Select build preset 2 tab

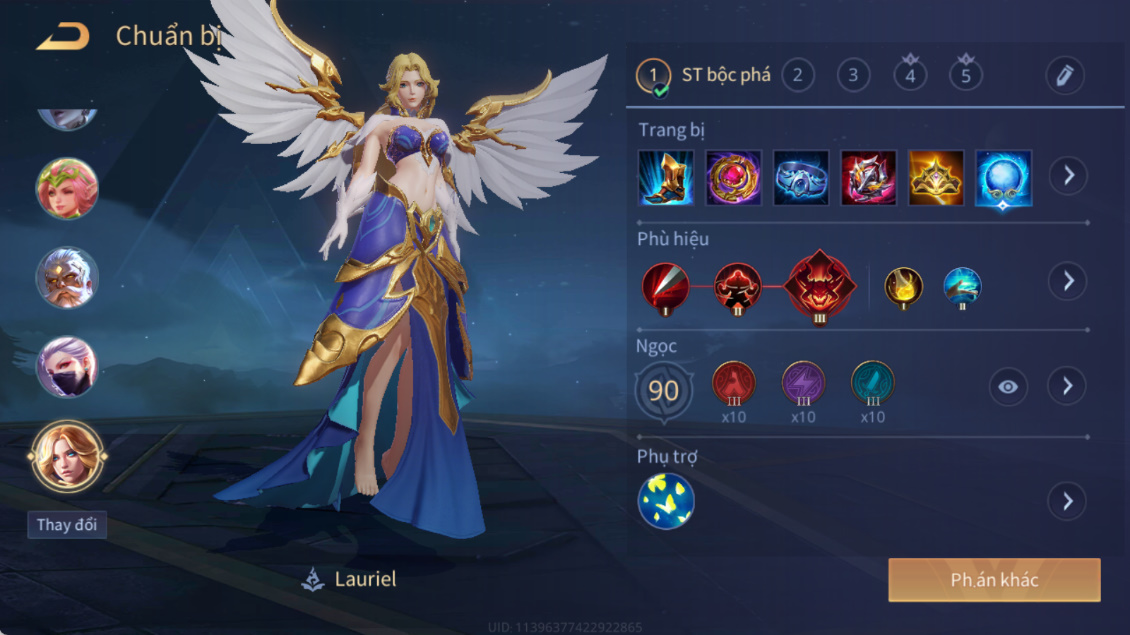[797, 75]
